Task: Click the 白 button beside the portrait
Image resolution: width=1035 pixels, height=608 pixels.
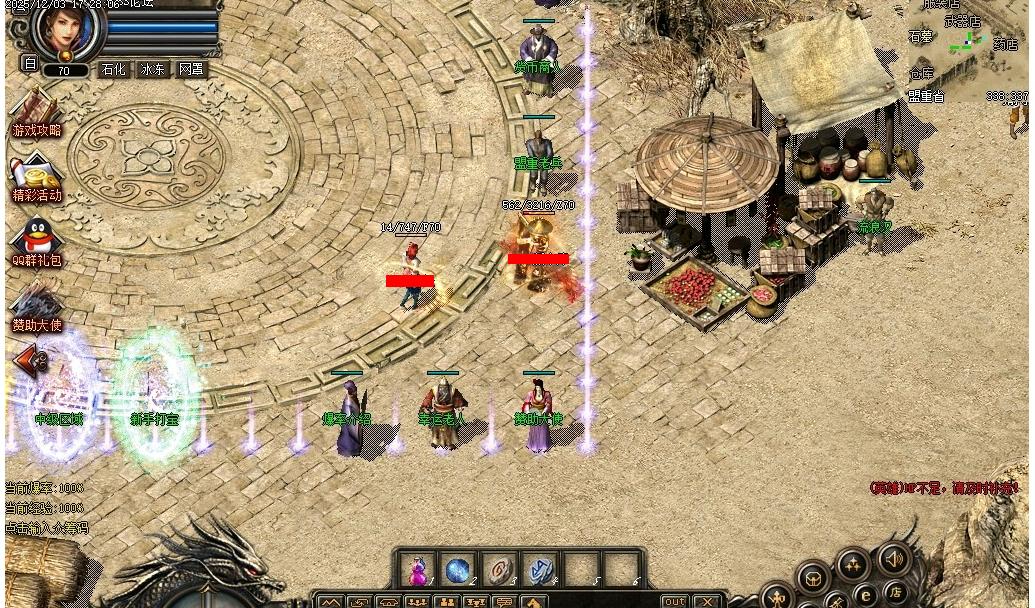Action: click(x=29, y=63)
